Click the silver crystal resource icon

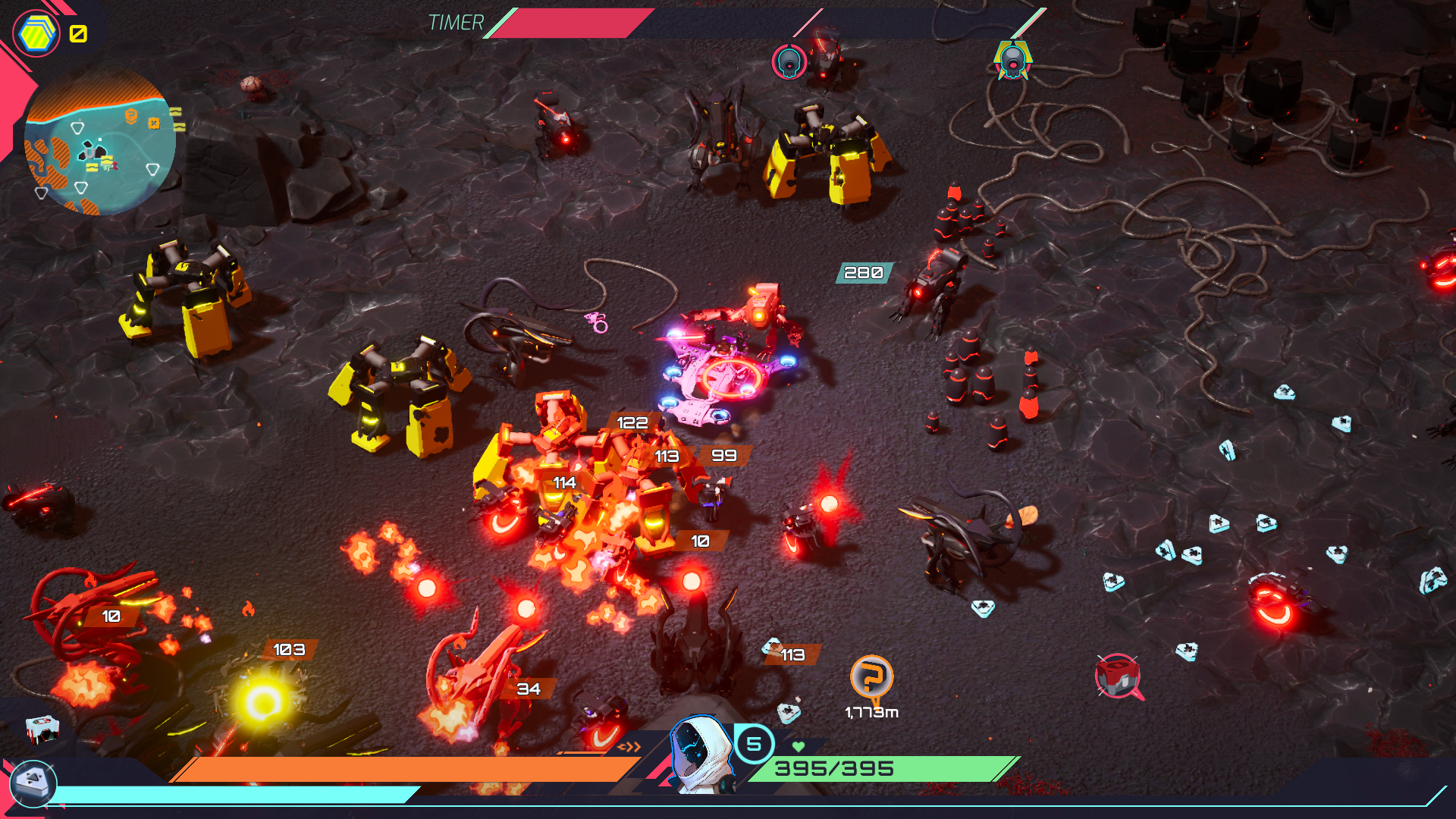tap(33, 782)
